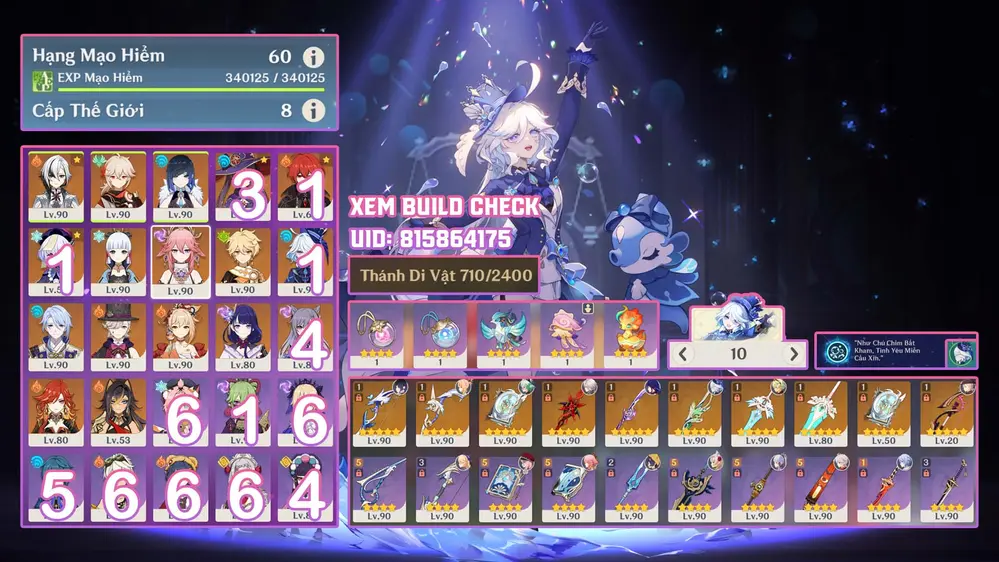
Task: Click the left arrow beside number 10
Action: click(685, 354)
